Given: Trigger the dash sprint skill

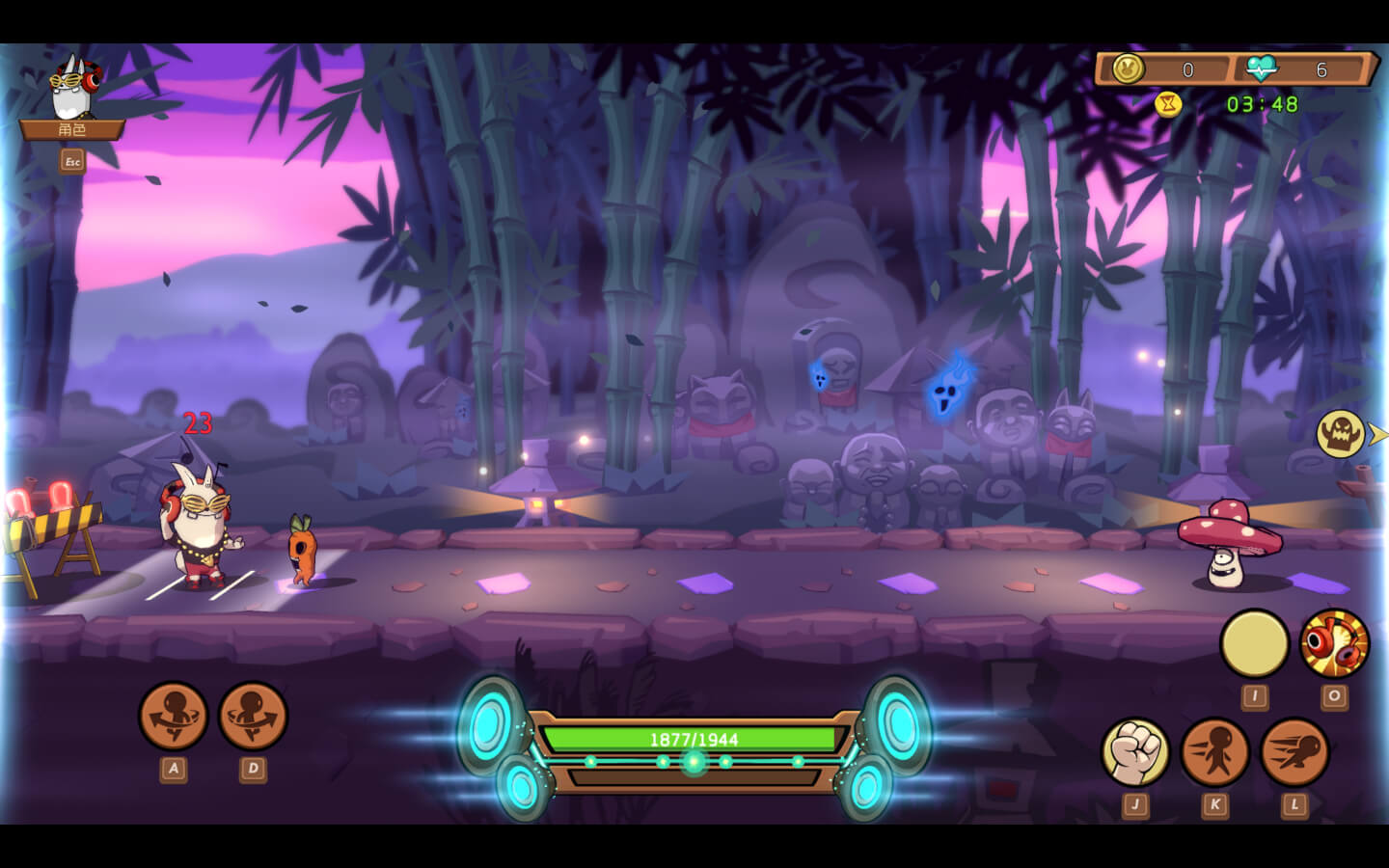Looking at the screenshot, I should click(1294, 751).
